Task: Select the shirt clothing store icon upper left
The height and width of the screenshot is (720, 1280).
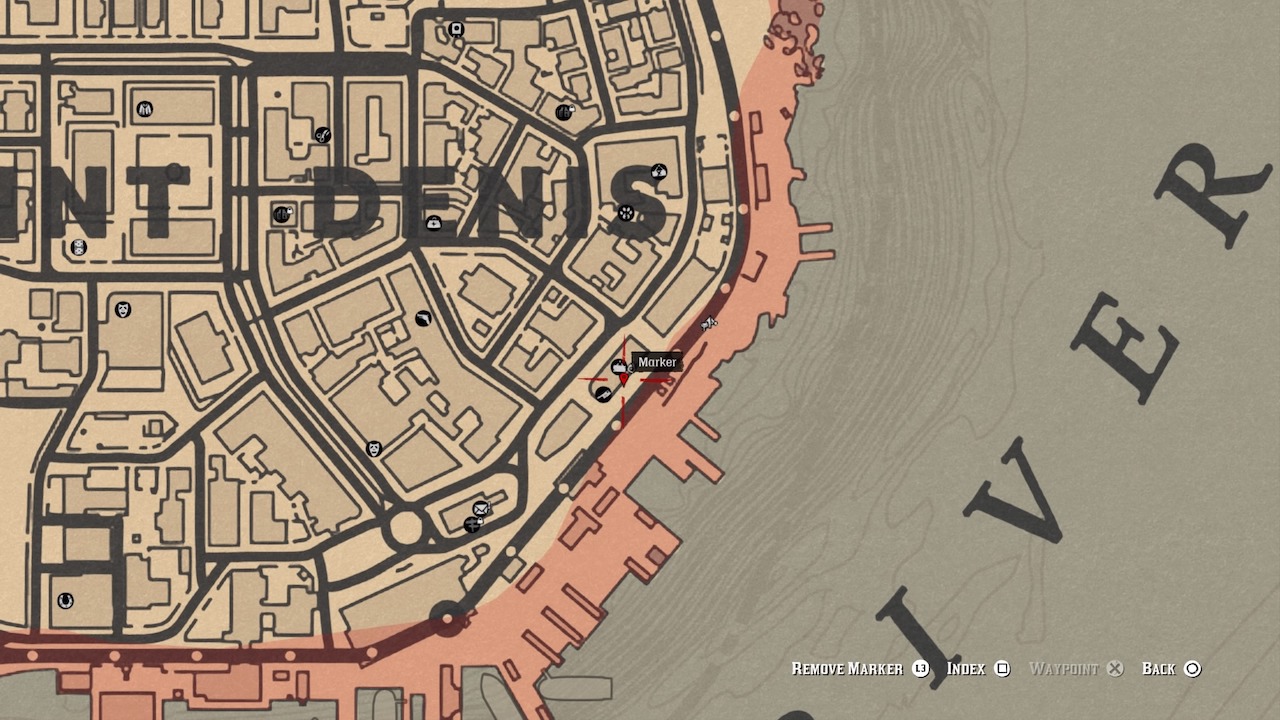Action: pos(145,109)
